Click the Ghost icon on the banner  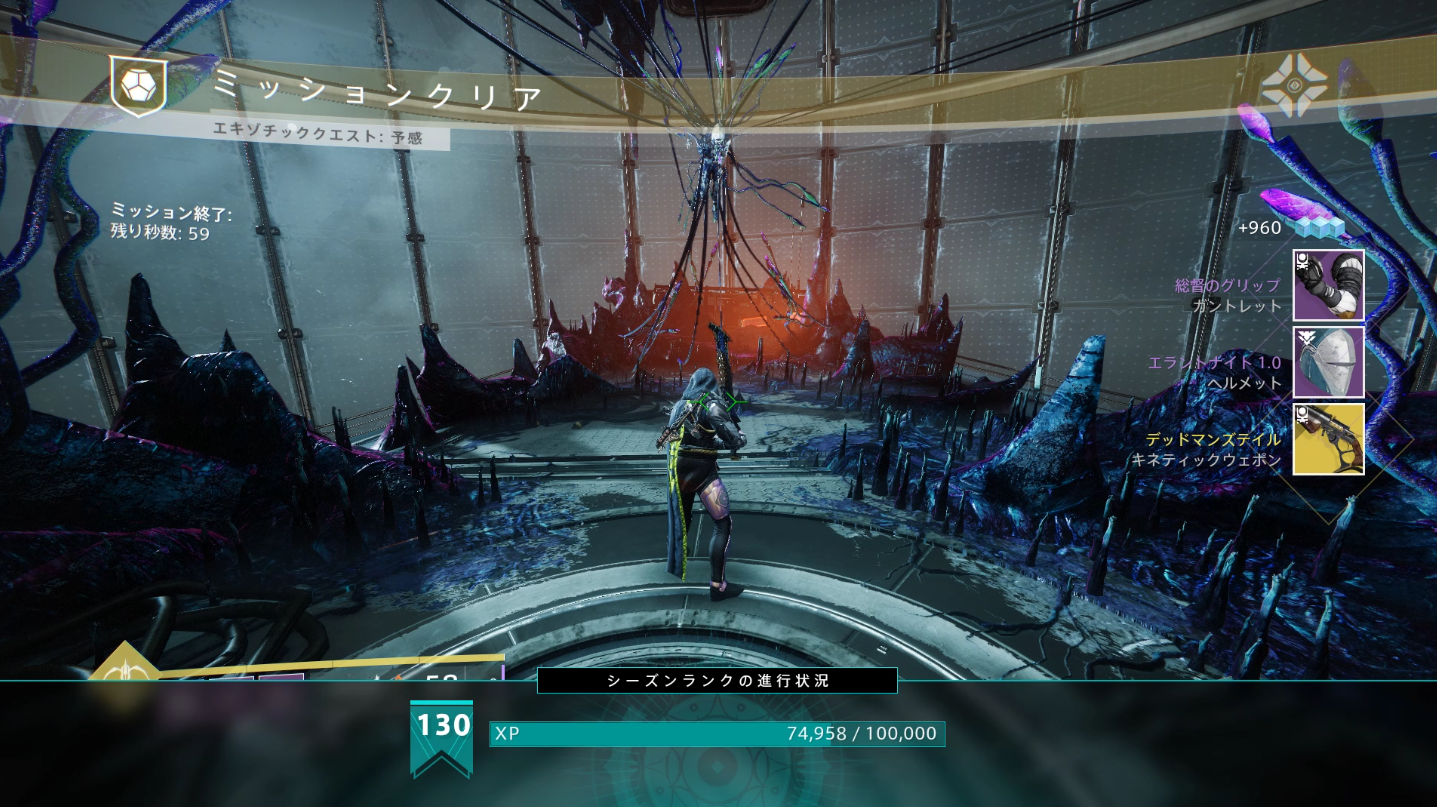(x=1294, y=86)
